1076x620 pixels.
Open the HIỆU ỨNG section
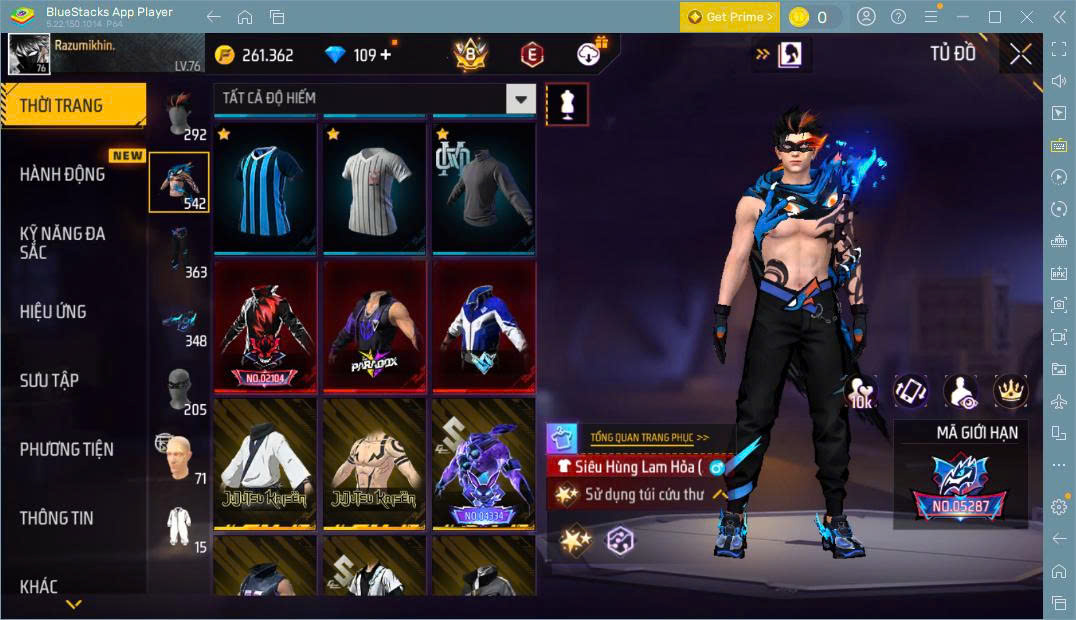tap(53, 311)
